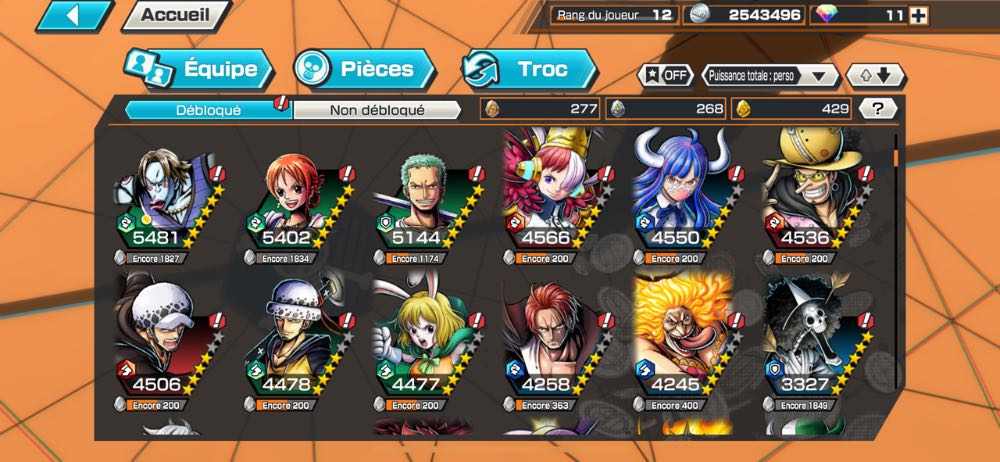
Task: Return to Accueil home screen
Action: click(174, 15)
